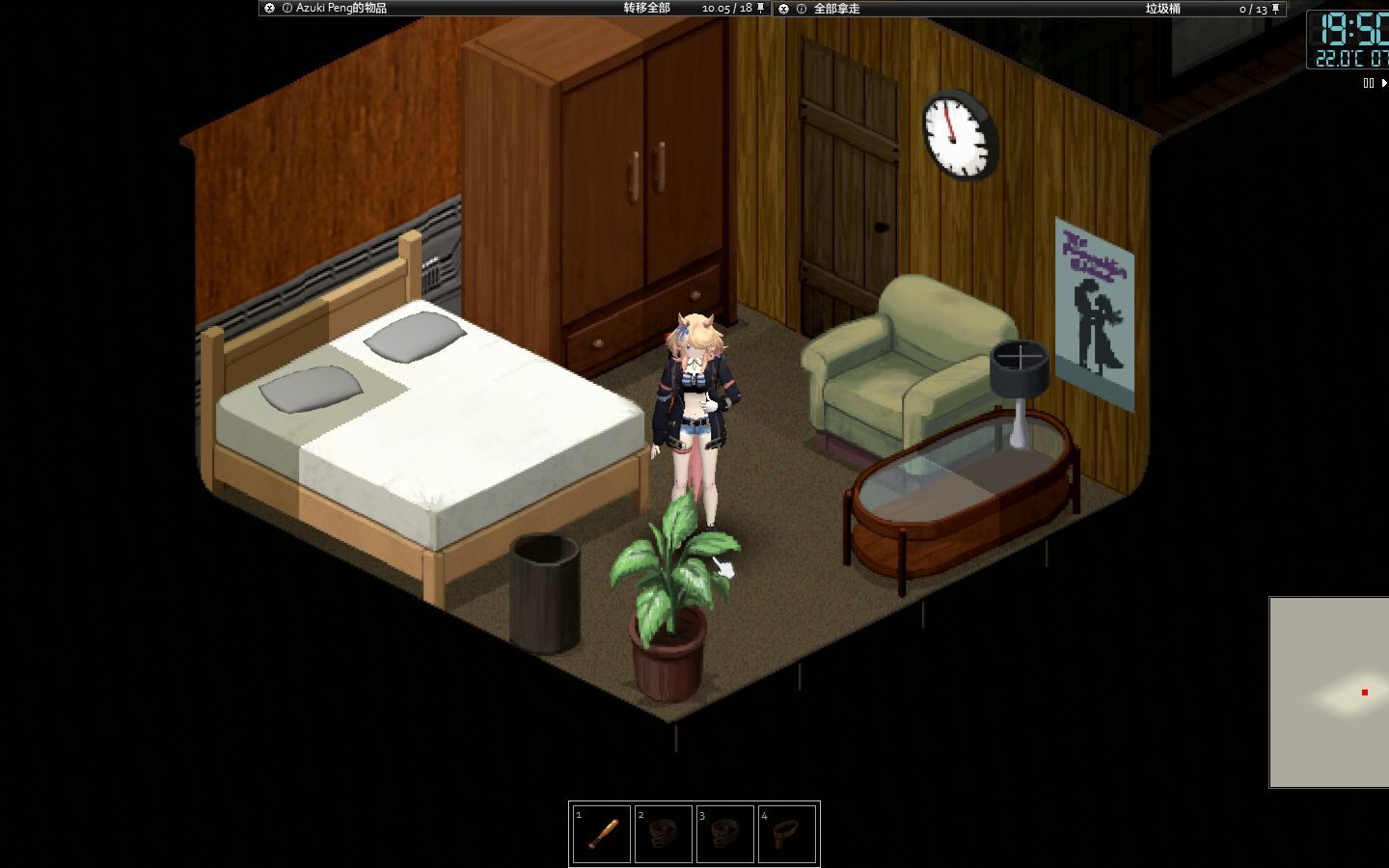Close the 垃圾桶 container window

[x=784, y=9]
